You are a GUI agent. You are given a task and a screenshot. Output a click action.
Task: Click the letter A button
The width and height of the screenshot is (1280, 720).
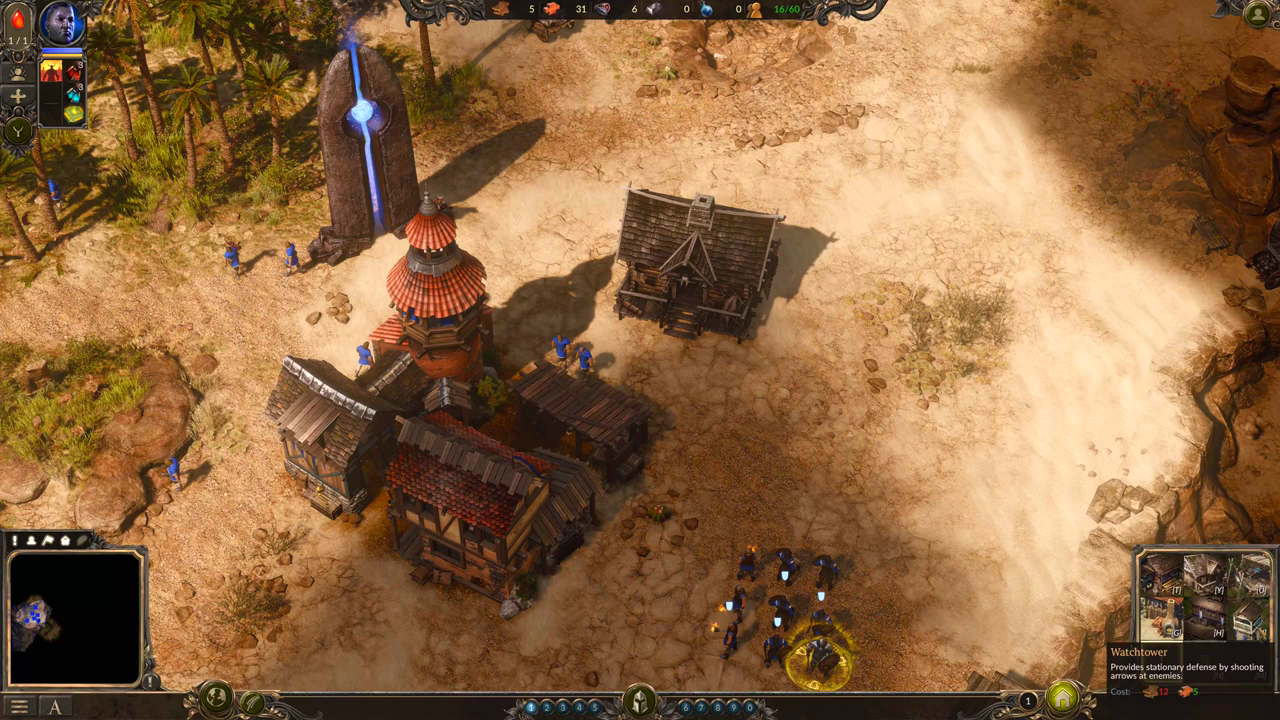tap(55, 707)
